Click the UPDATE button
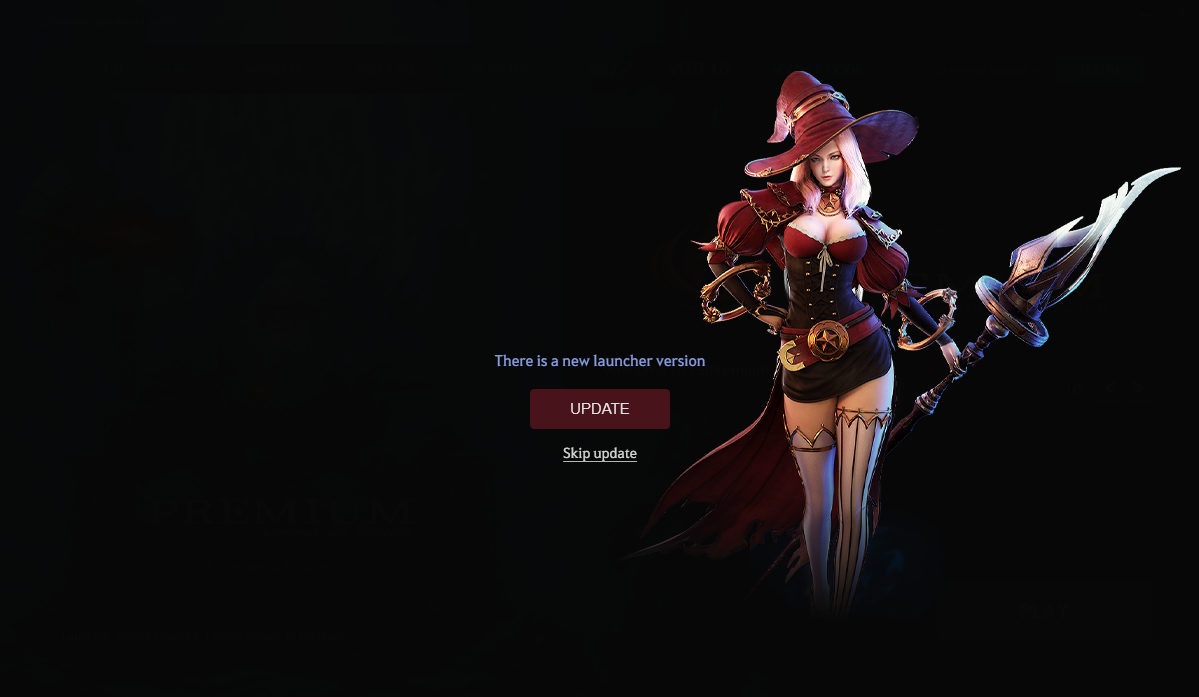The image size is (1199, 697). tap(599, 409)
